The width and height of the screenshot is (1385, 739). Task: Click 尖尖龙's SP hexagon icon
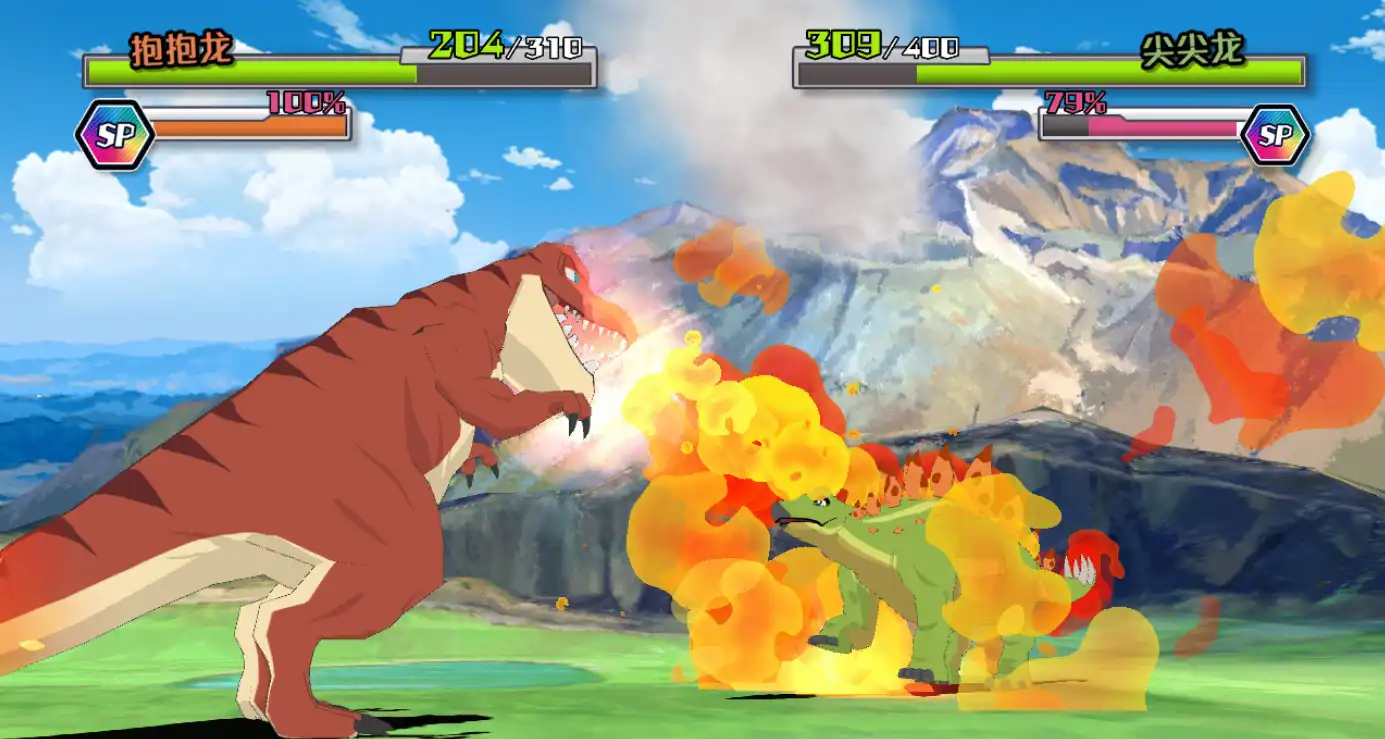[1274, 135]
